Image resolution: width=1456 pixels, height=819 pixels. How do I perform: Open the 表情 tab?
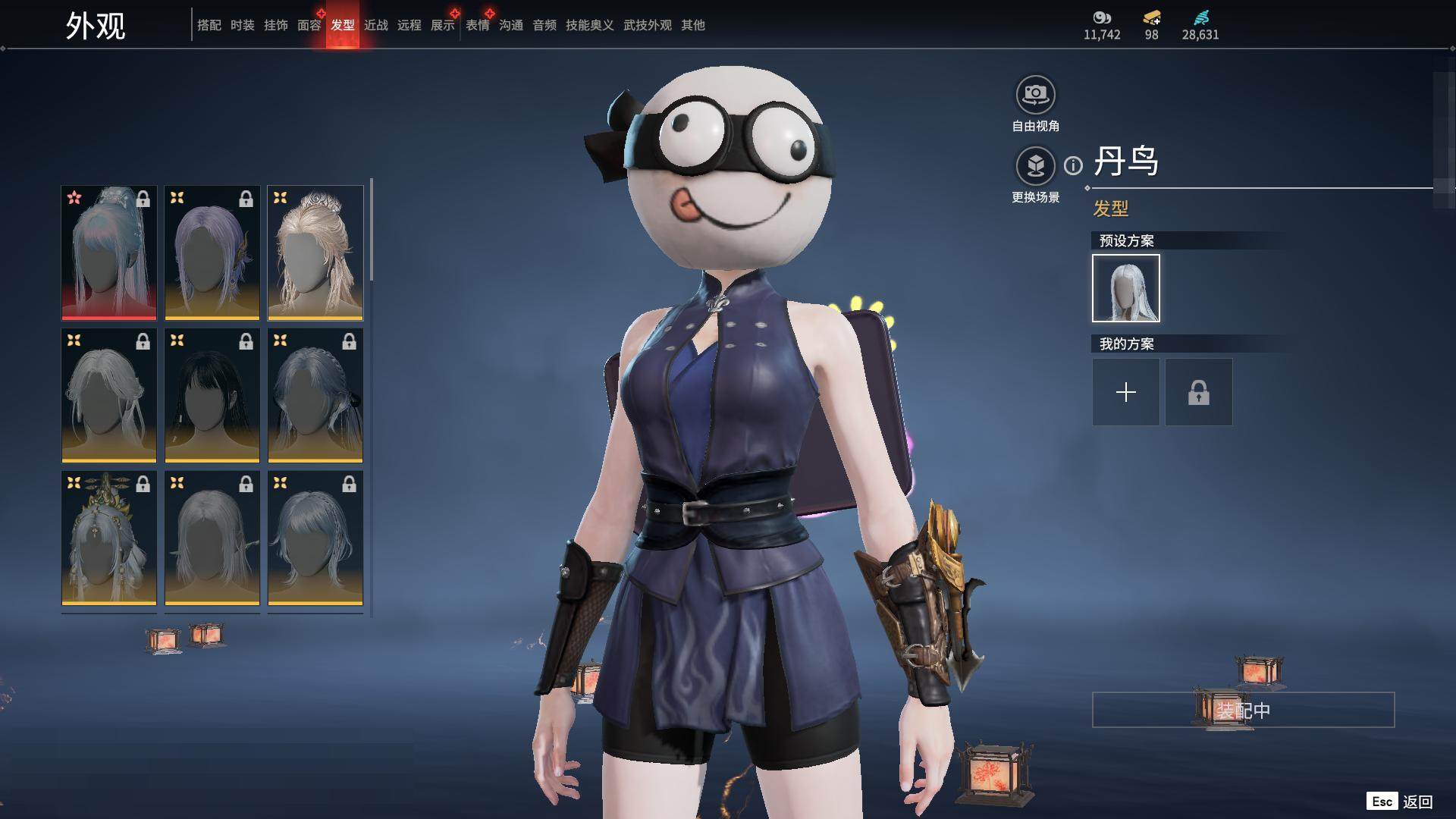point(477,25)
